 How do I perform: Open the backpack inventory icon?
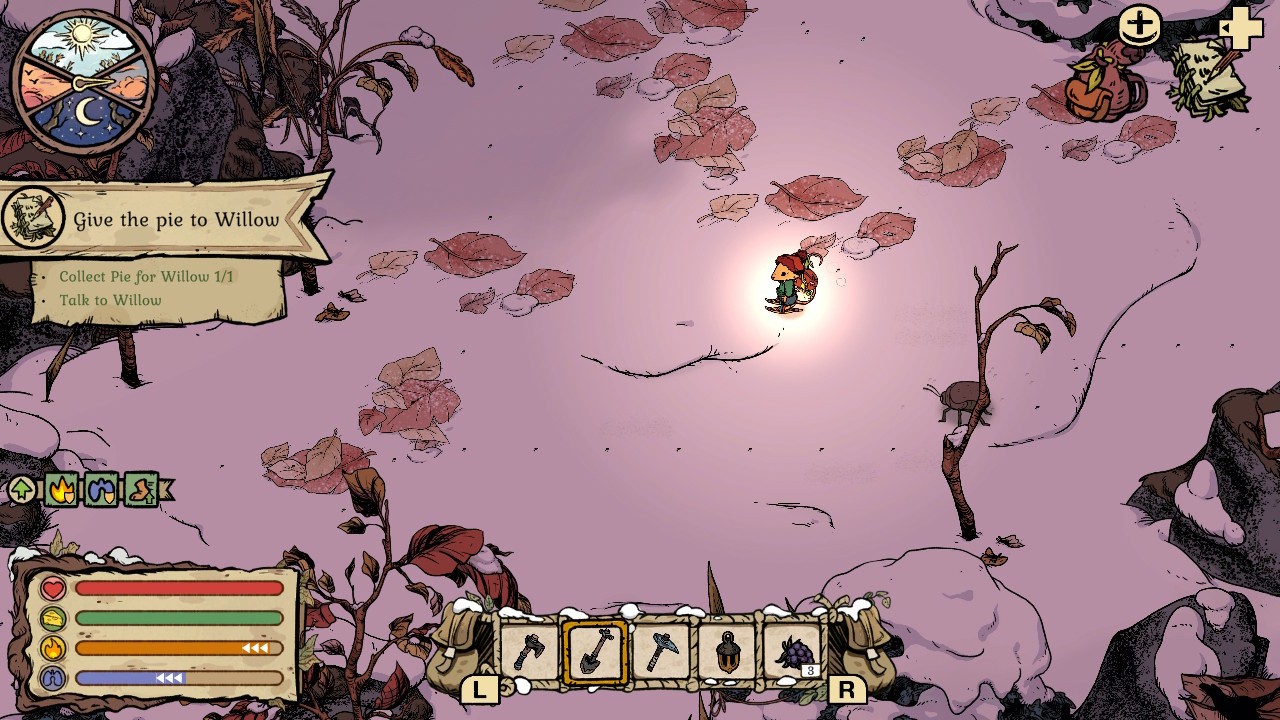1103,84
